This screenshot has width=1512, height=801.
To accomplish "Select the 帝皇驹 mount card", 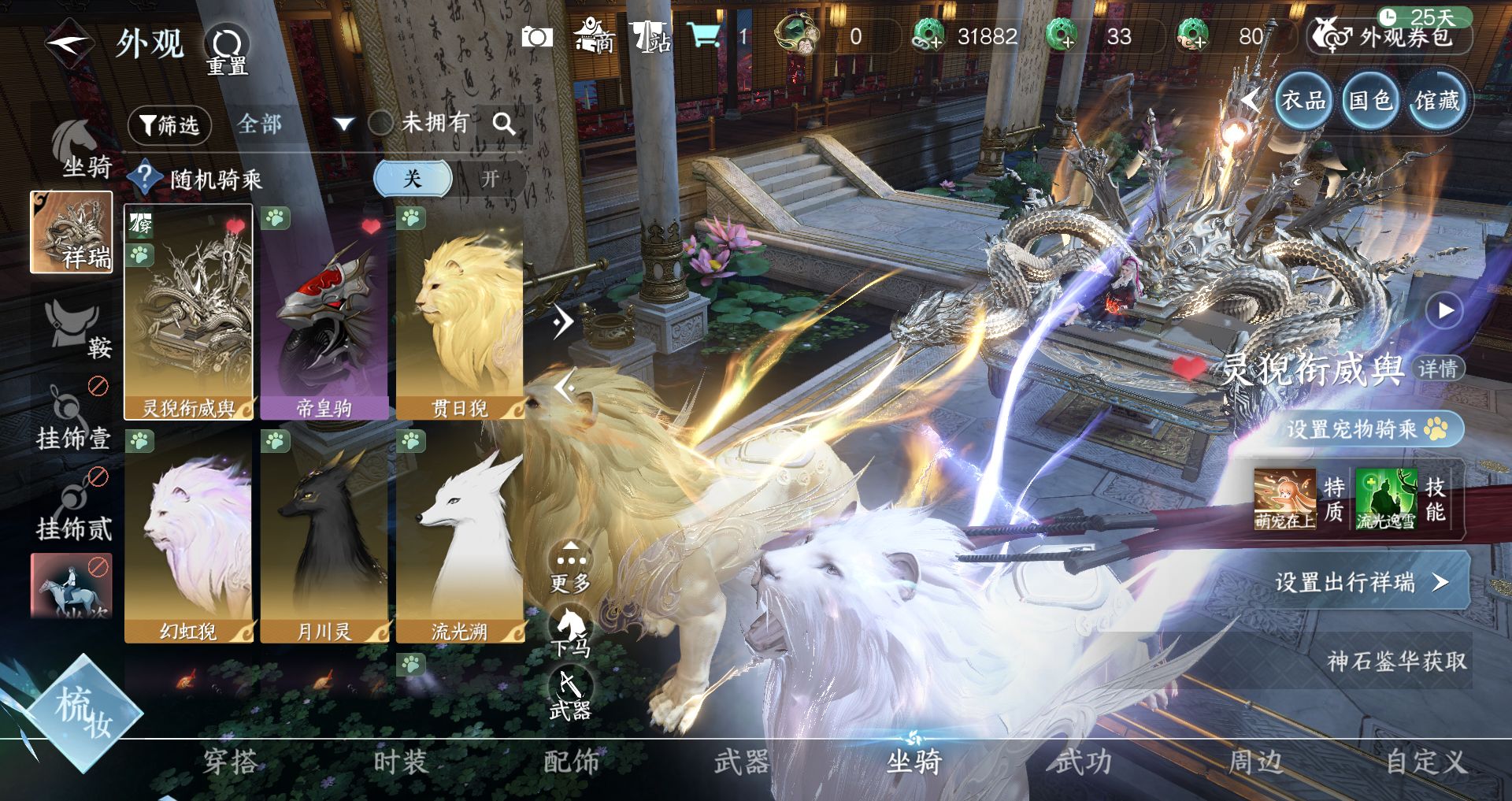I will tap(324, 313).
